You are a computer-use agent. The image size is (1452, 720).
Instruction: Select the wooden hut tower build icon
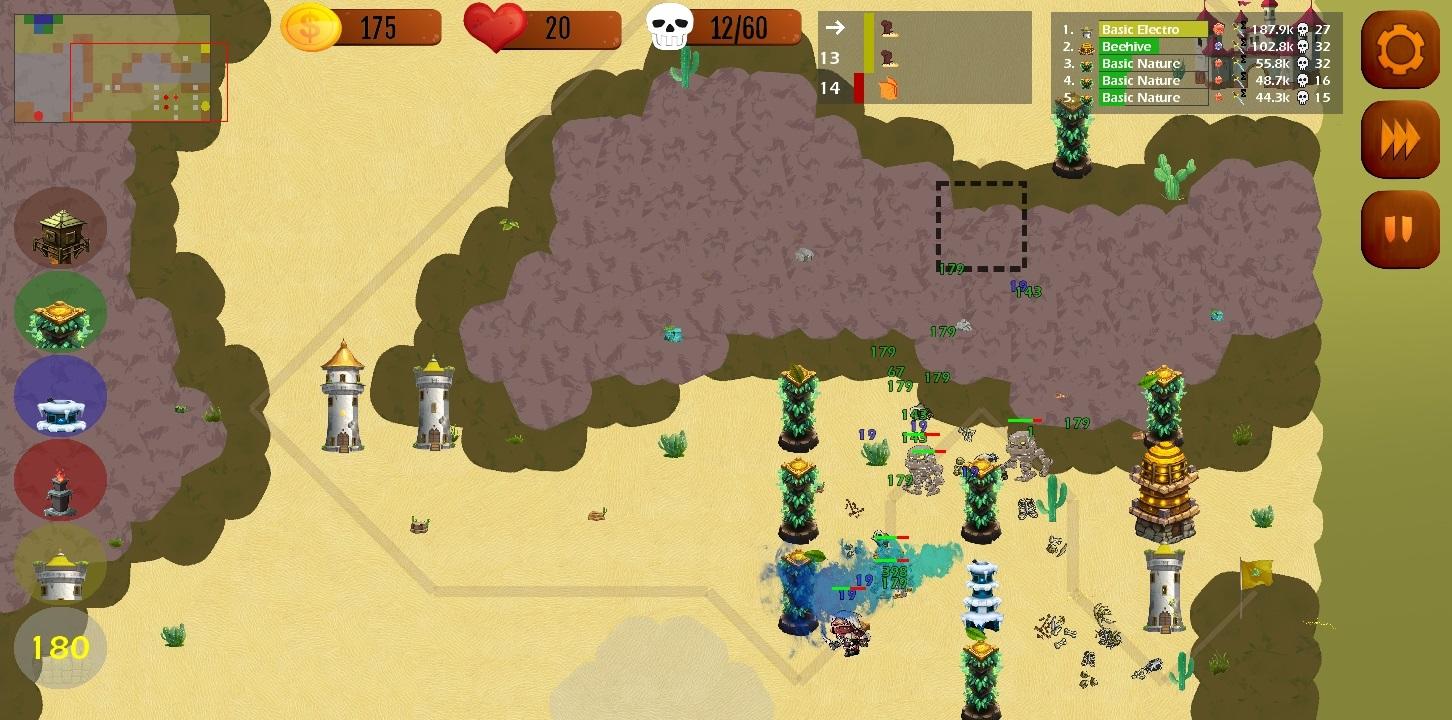(60, 228)
